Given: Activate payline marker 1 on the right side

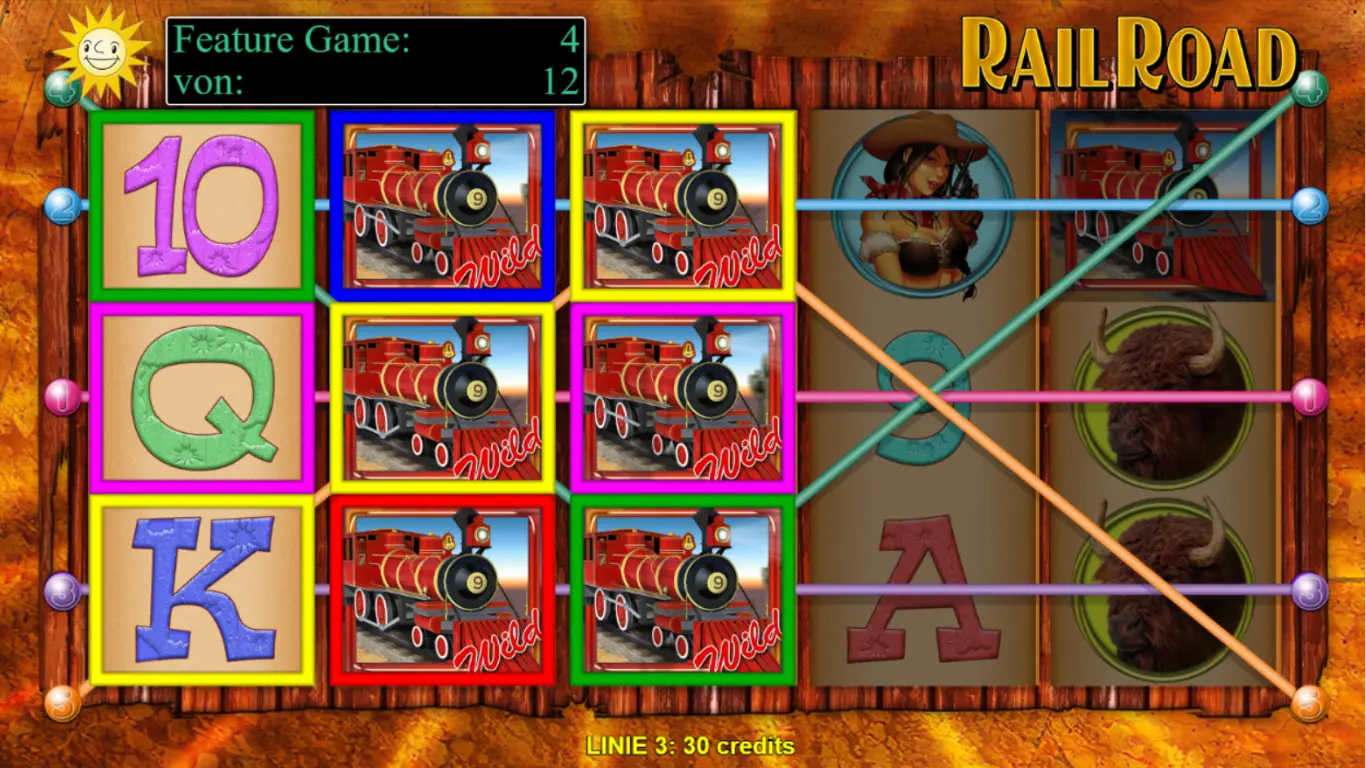Looking at the screenshot, I should (1308, 398).
